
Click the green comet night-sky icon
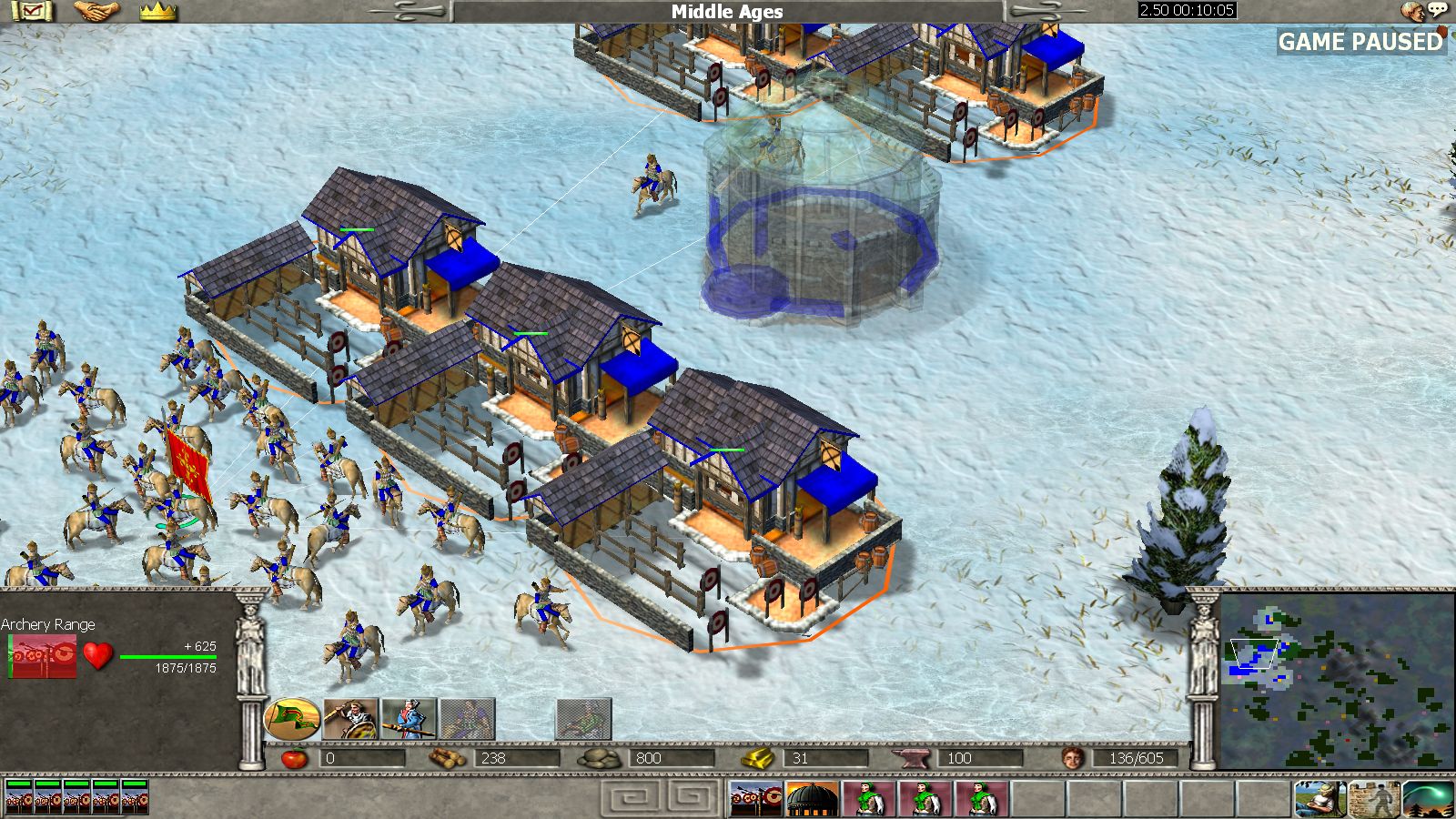(1428, 799)
